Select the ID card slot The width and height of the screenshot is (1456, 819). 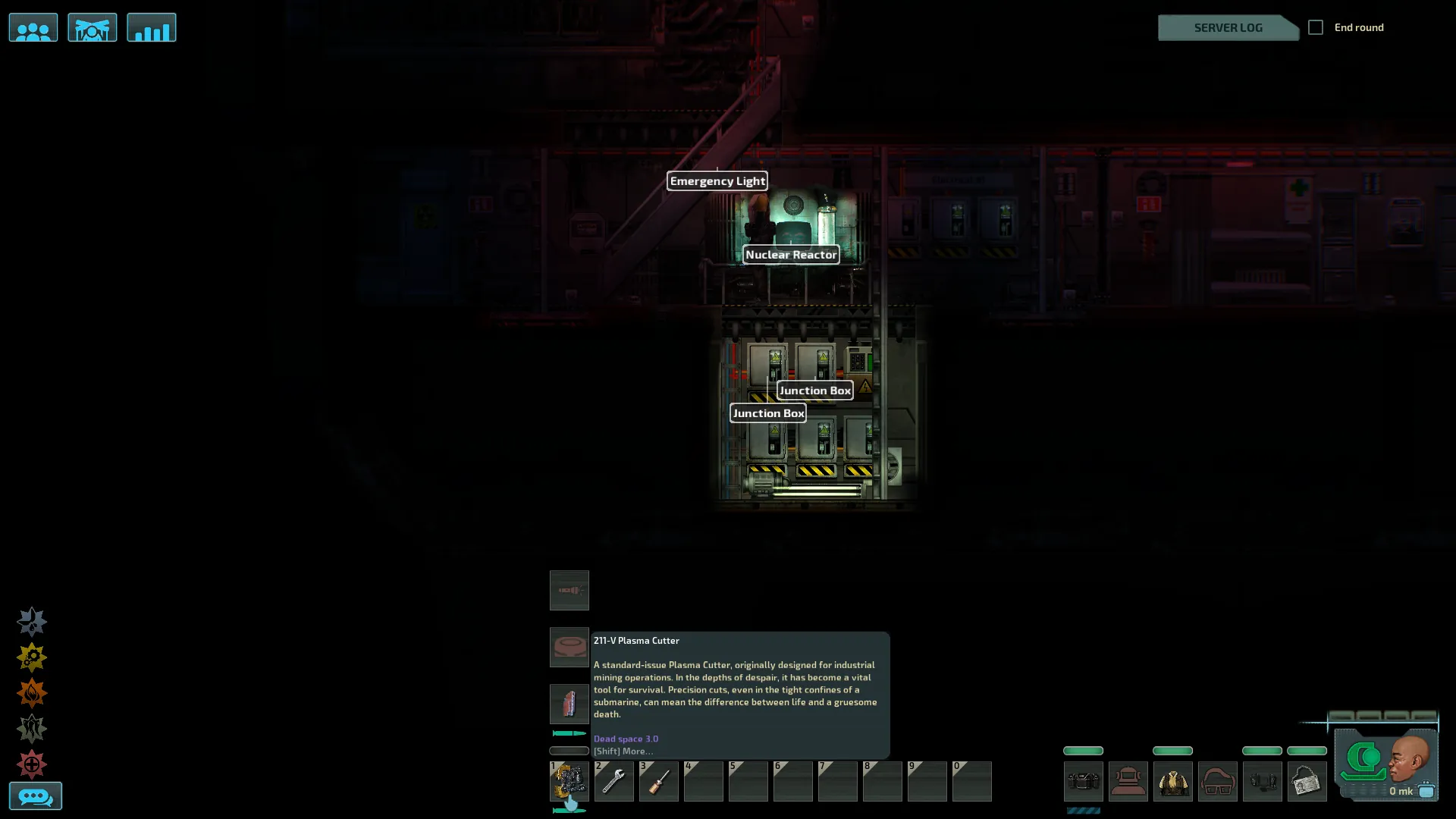(x=1307, y=781)
